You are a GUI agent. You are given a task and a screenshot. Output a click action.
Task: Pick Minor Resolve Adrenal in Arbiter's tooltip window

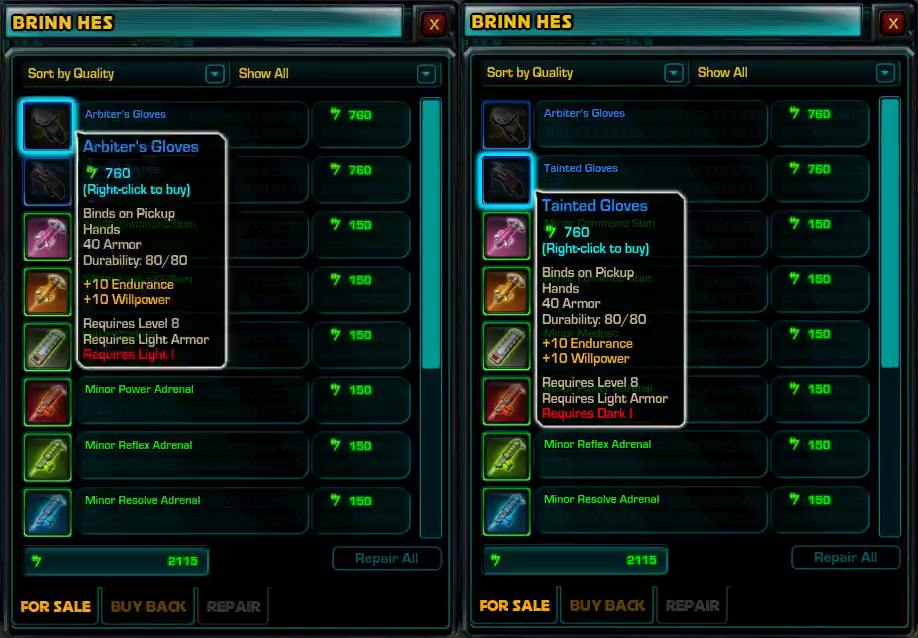click(x=142, y=501)
